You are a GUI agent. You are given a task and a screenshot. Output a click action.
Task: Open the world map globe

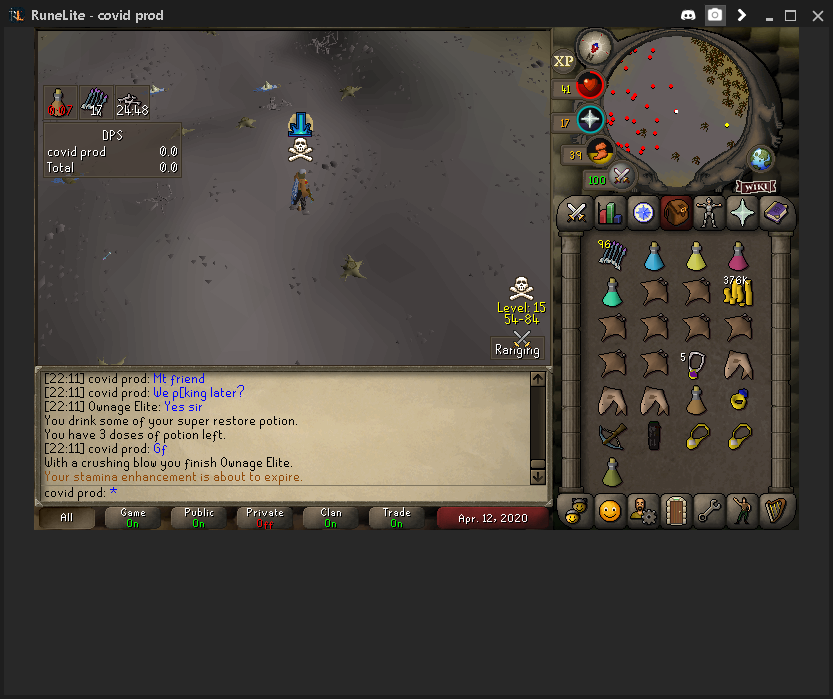click(x=762, y=158)
